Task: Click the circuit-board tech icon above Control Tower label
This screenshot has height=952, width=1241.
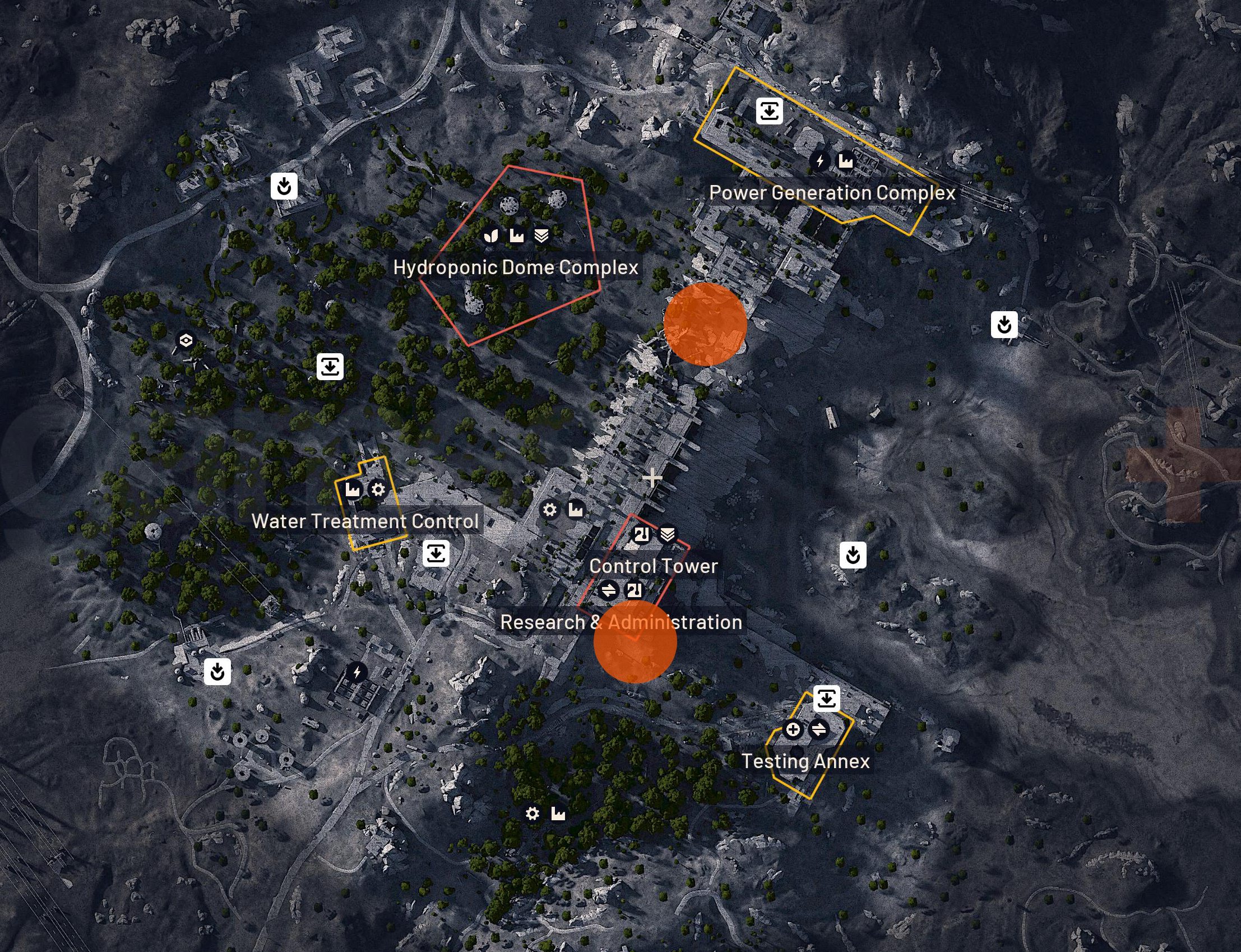Action: click(x=642, y=534)
